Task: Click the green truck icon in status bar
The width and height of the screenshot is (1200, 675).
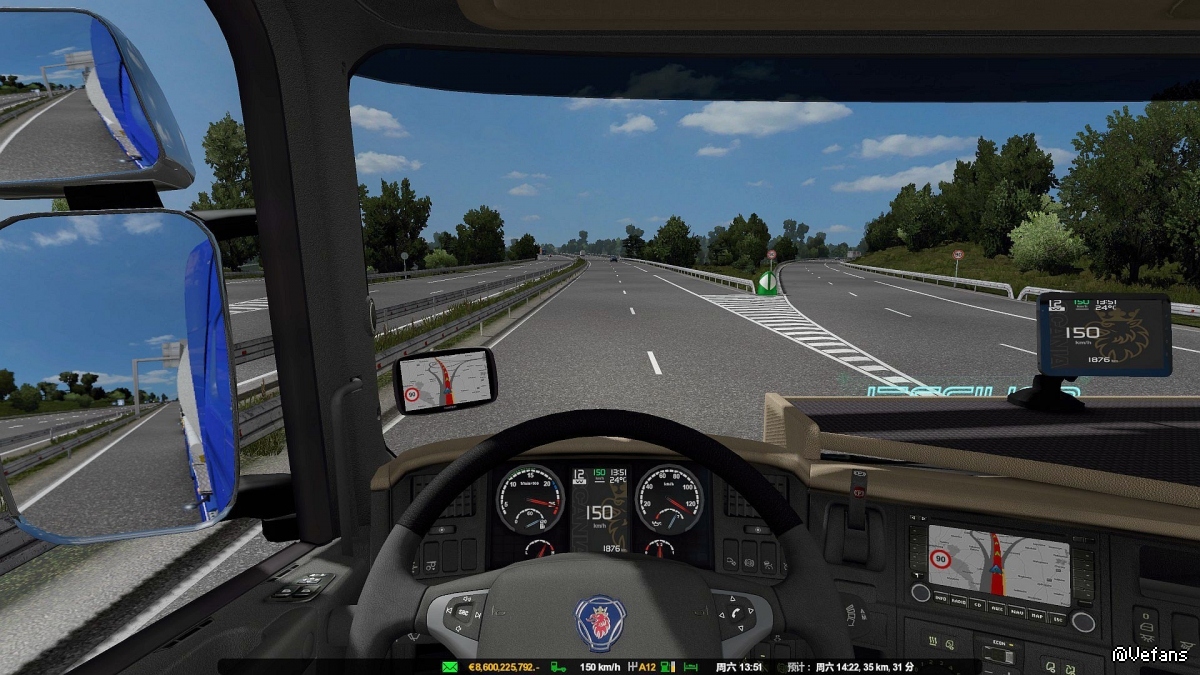Action: click(559, 667)
